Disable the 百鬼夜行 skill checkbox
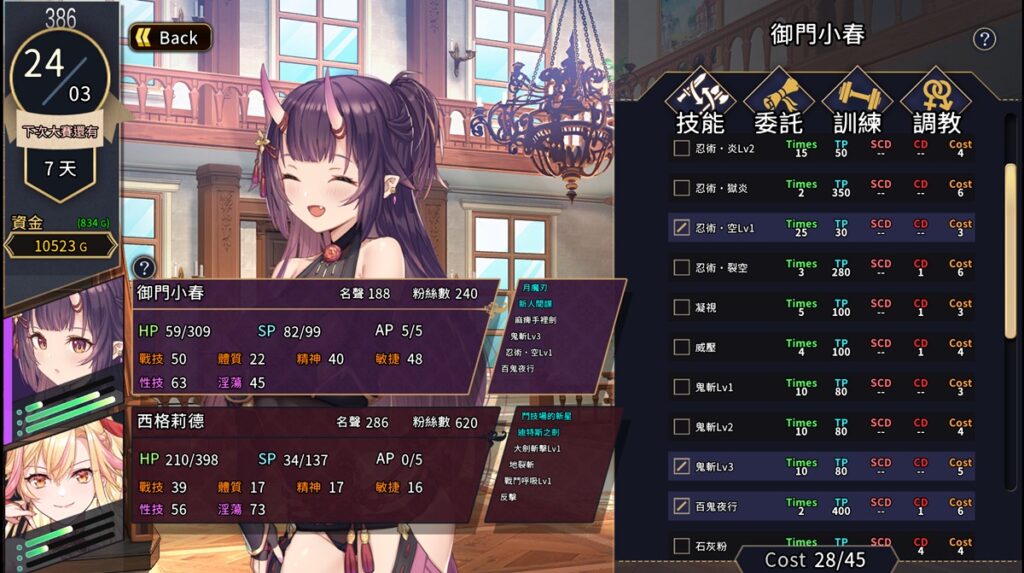 pyautogui.click(x=682, y=506)
